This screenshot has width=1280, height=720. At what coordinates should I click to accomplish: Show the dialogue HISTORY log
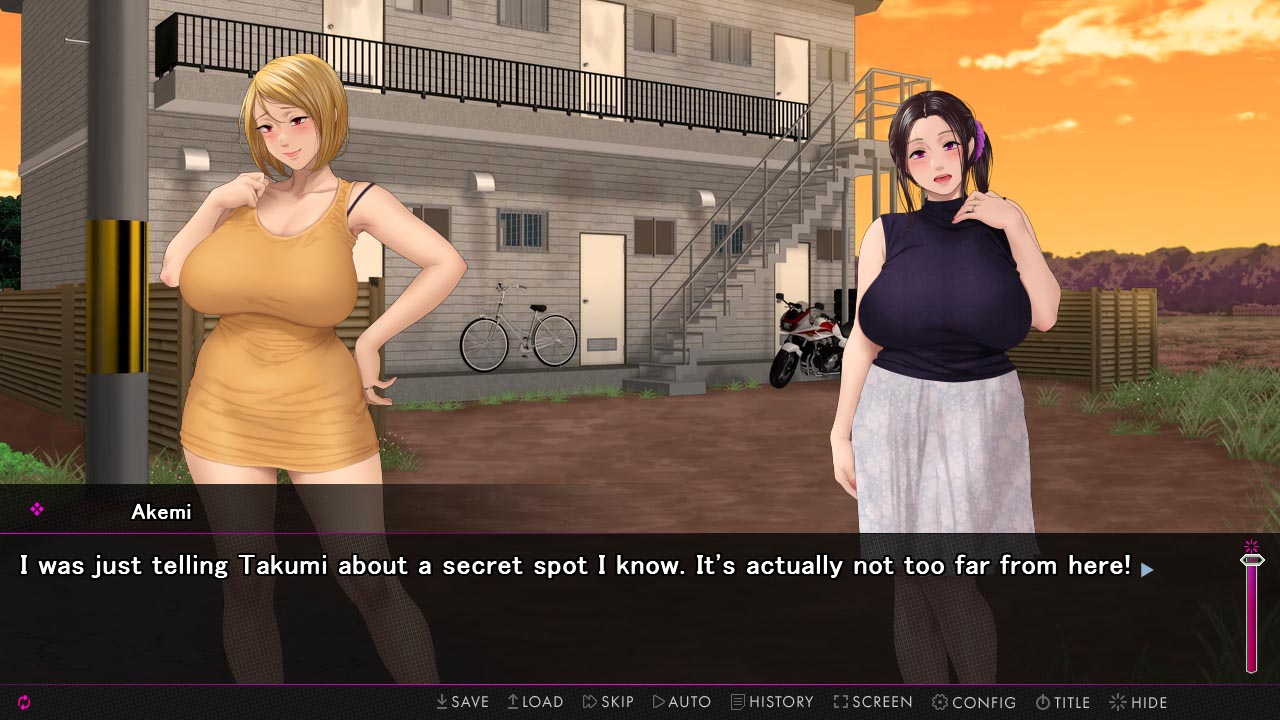(772, 702)
